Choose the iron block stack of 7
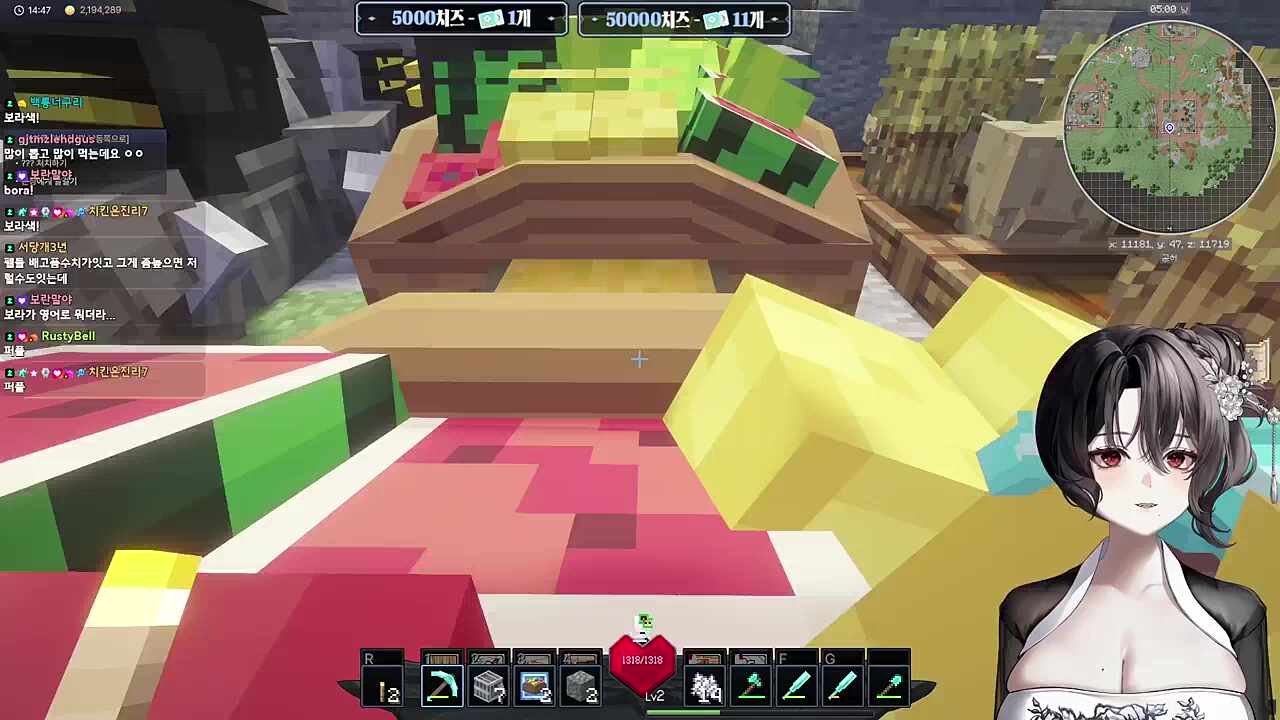The width and height of the screenshot is (1280, 720). click(488, 687)
